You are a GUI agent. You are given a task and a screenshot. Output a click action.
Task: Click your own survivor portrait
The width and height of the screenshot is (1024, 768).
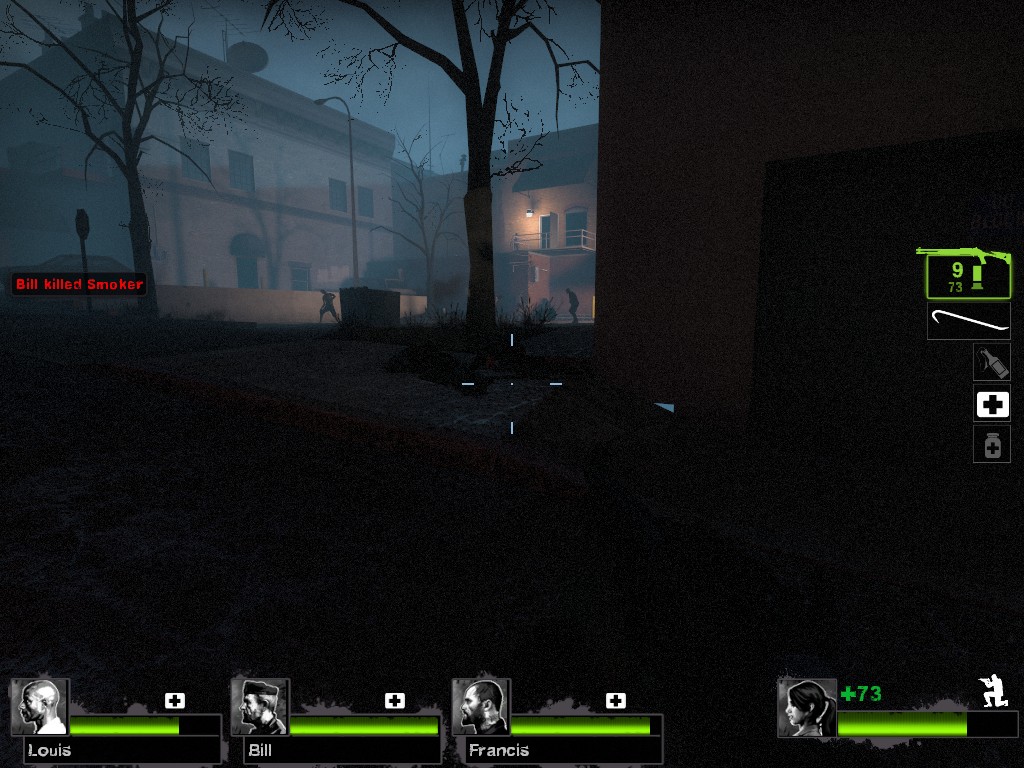(x=806, y=707)
